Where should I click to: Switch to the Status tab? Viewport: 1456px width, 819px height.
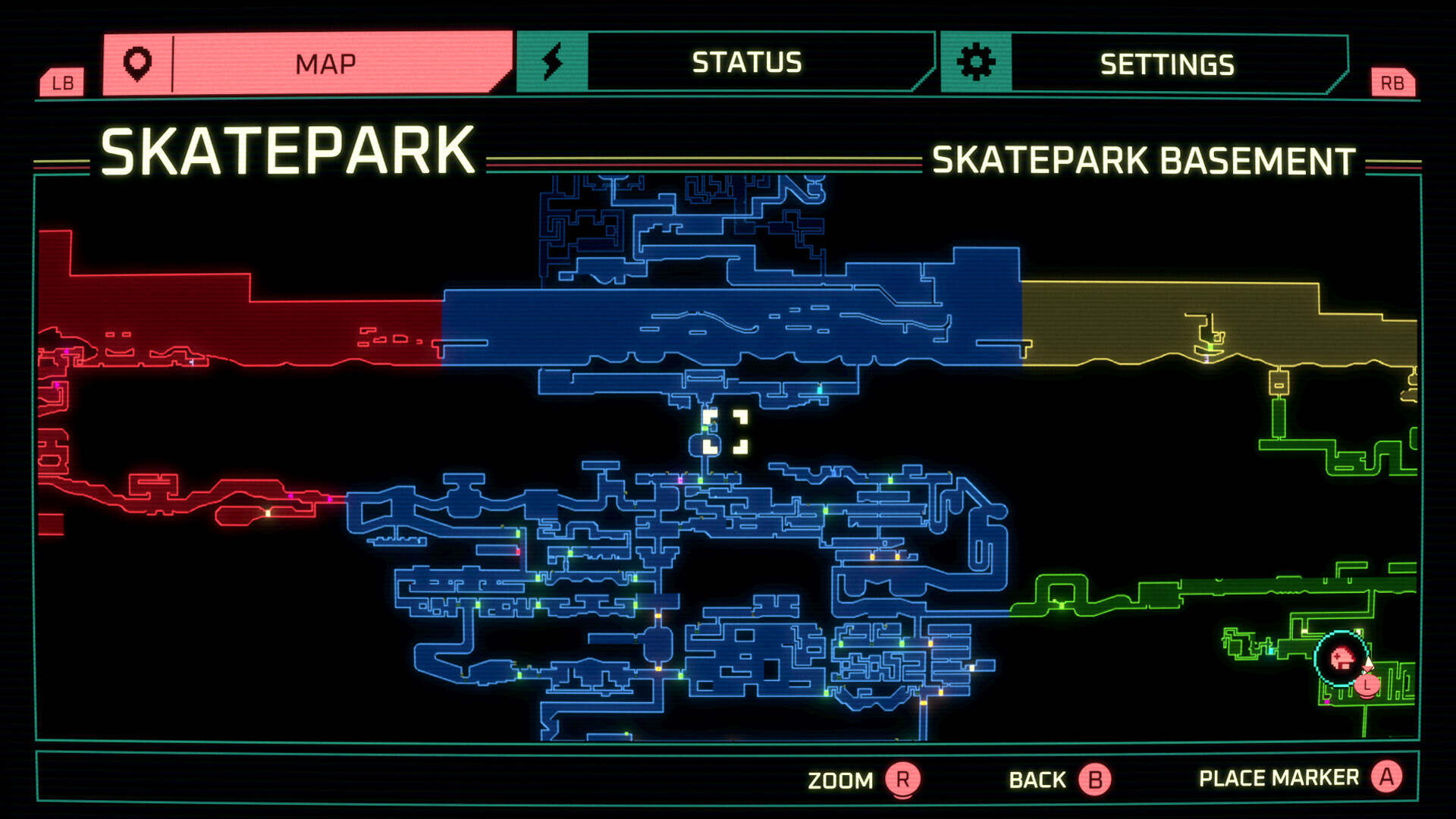pos(746,62)
